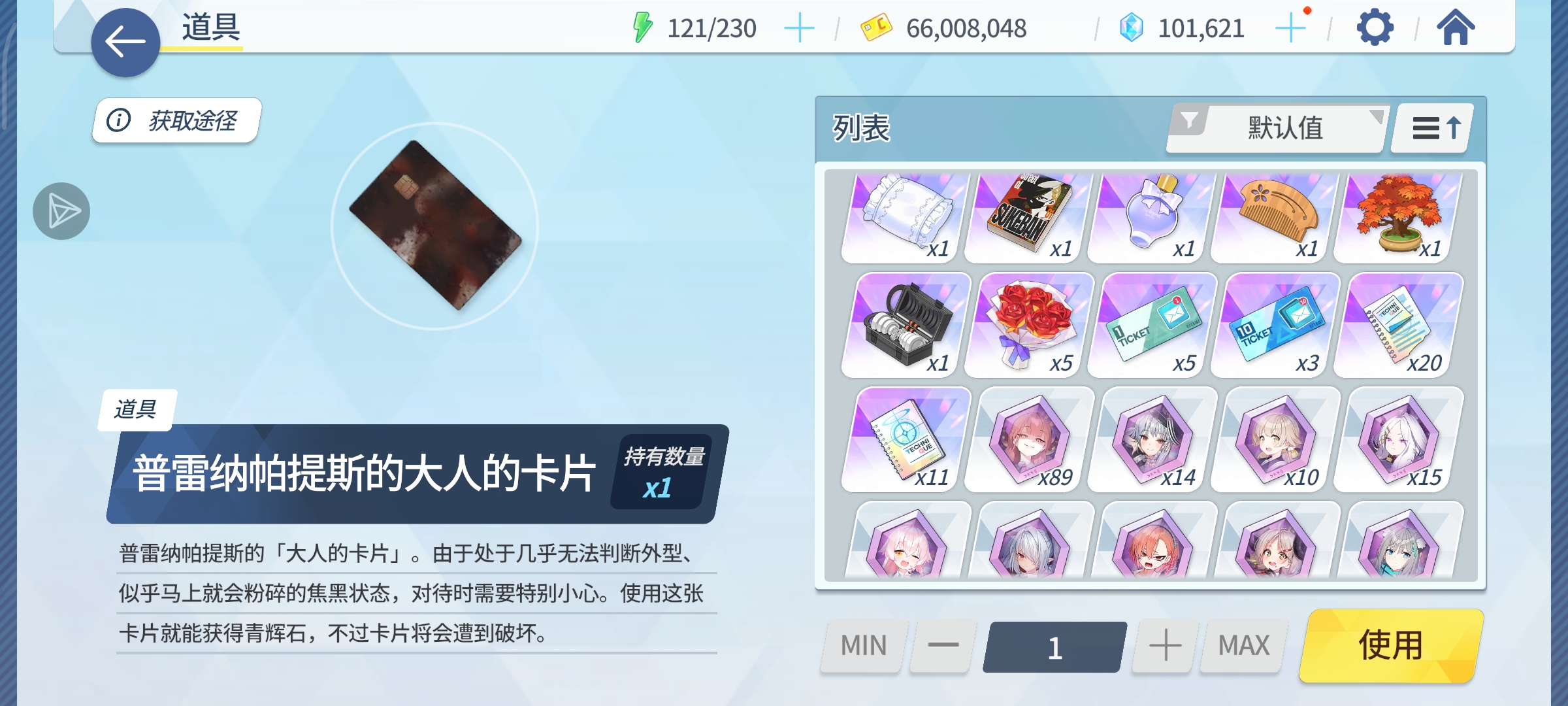Go back using the arrow button
The image size is (1568, 706).
[125, 41]
